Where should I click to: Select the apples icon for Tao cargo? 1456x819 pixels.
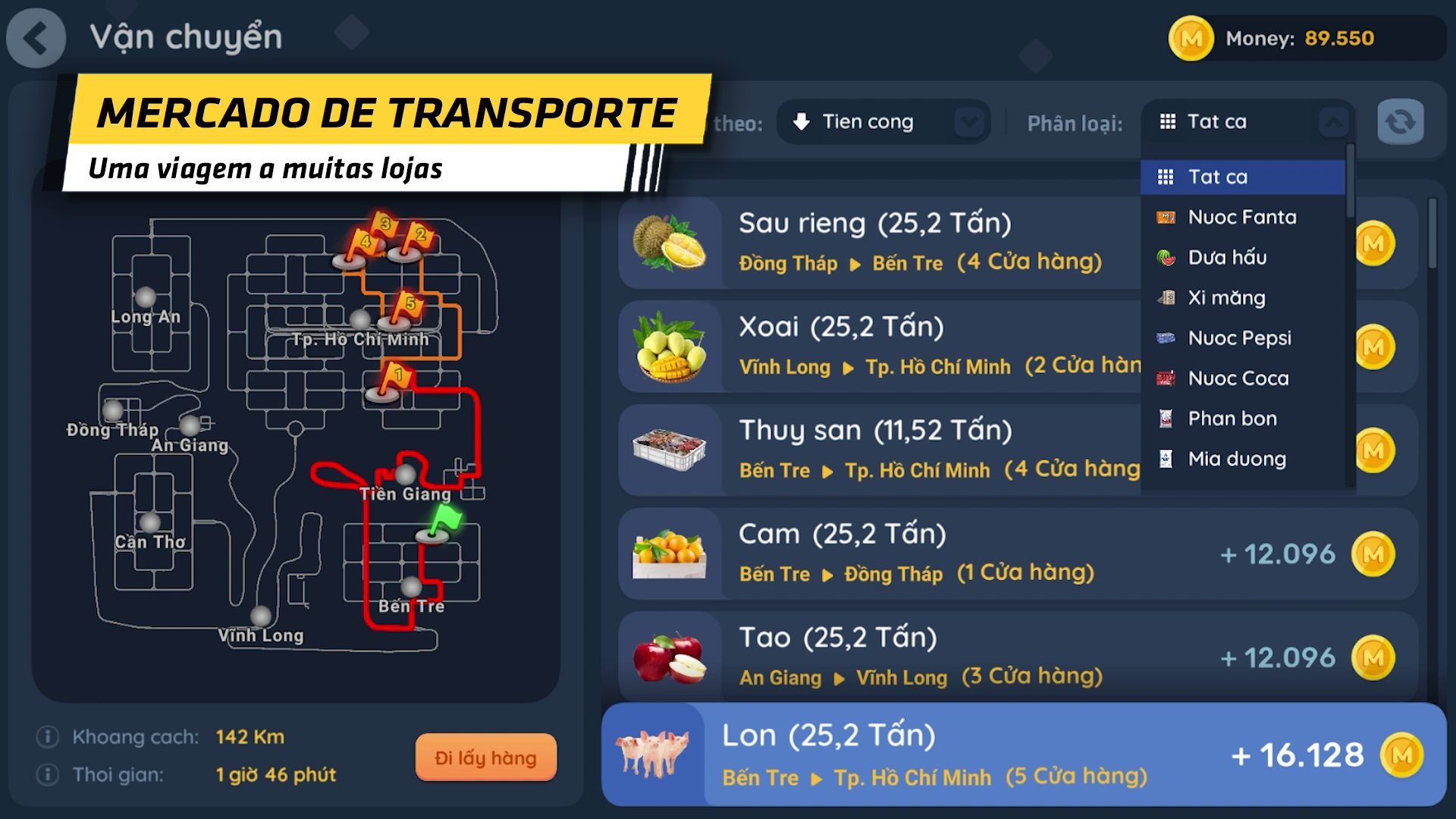(670, 657)
